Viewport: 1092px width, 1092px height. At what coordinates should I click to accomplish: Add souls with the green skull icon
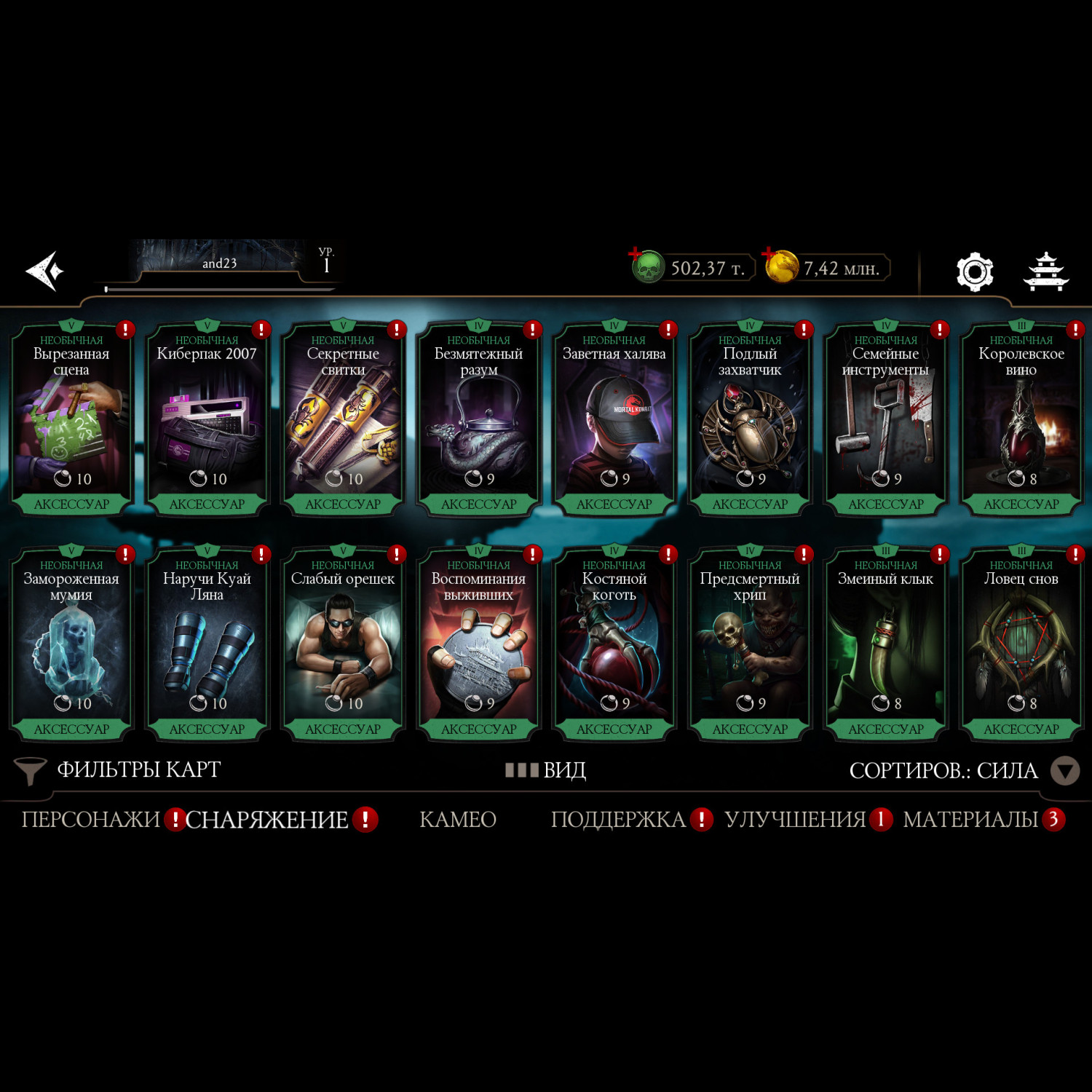[x=646, y=266]
